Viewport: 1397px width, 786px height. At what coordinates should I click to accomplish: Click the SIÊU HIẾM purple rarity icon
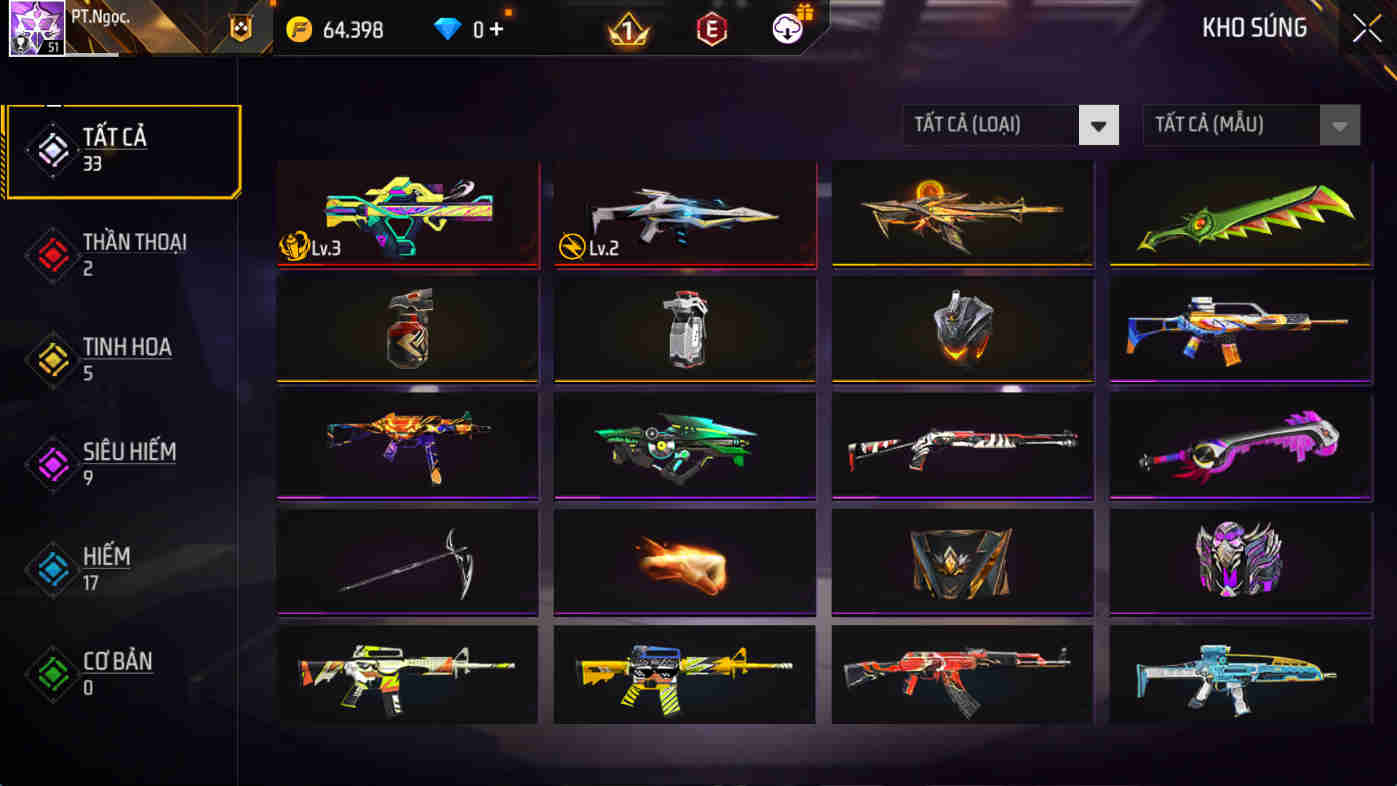52,463
